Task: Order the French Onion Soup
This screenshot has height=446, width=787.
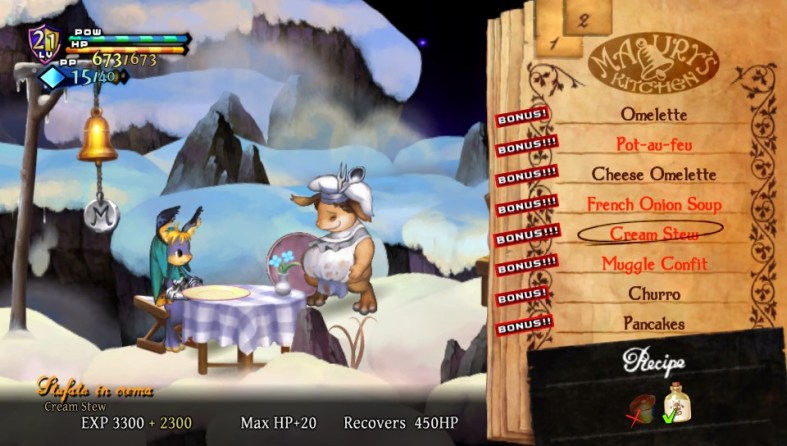Action: pyautogui.click(x=654, y=204)
